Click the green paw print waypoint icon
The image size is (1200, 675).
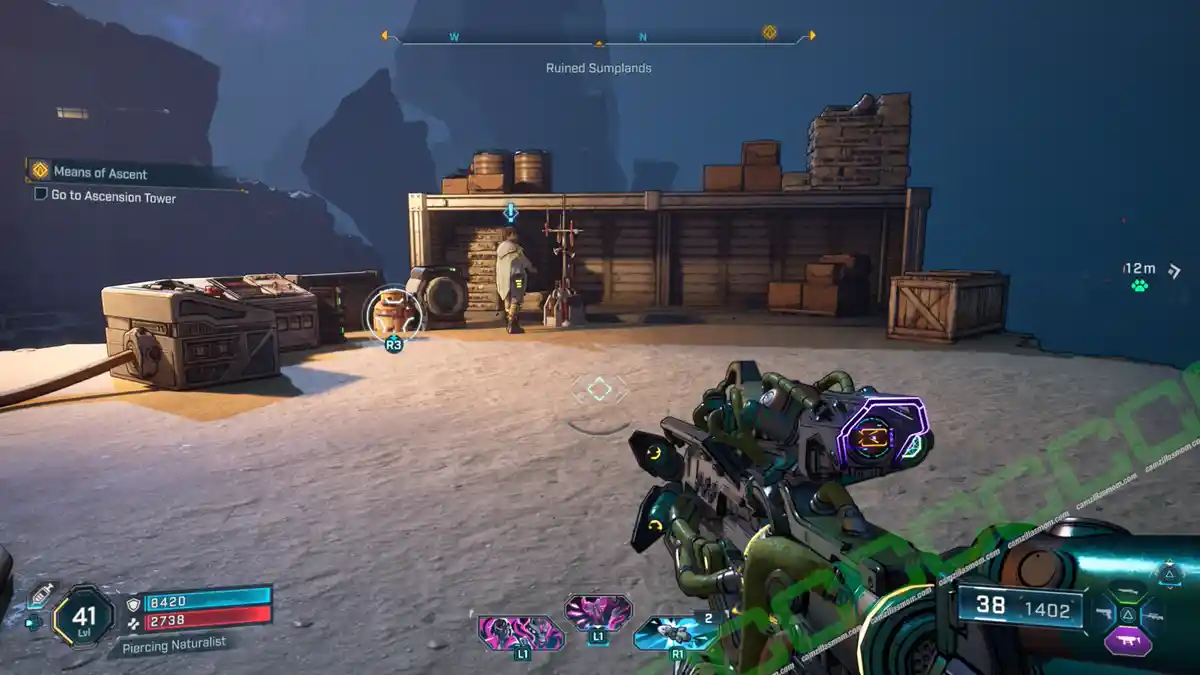tap(1139, 286)
